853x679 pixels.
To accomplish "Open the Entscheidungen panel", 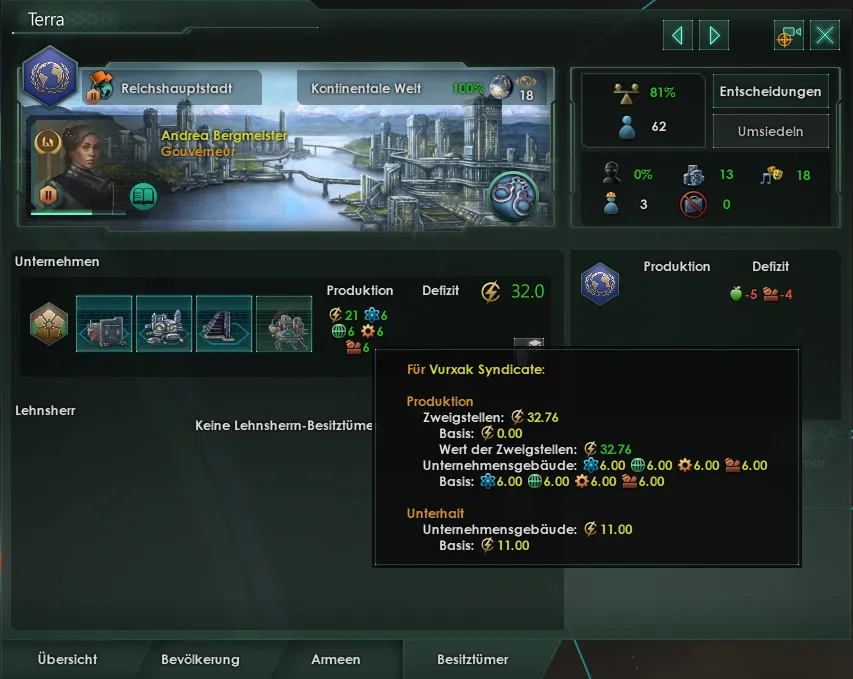I will click(x=770, y=91).
